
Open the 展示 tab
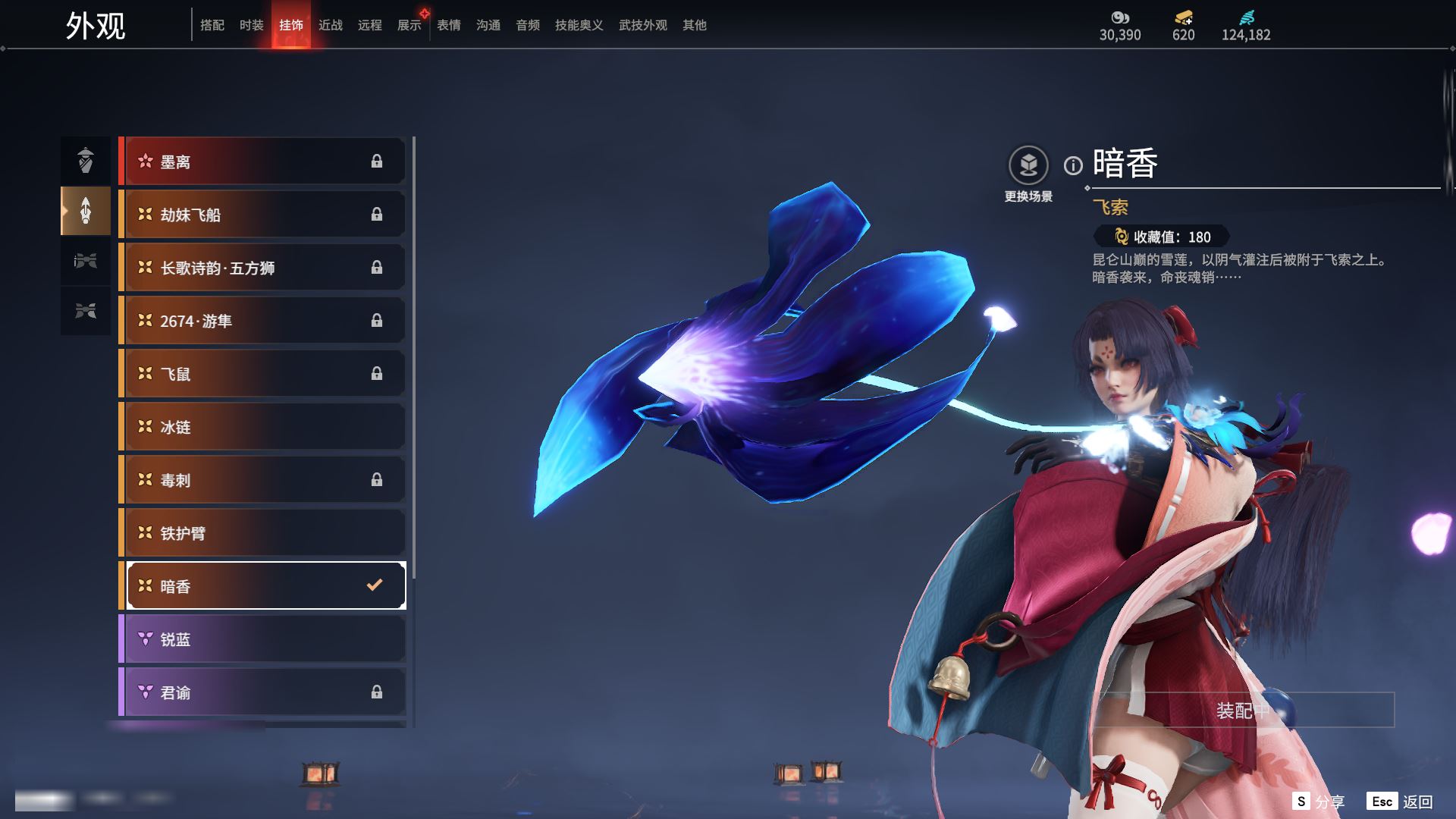pos(409,25)
